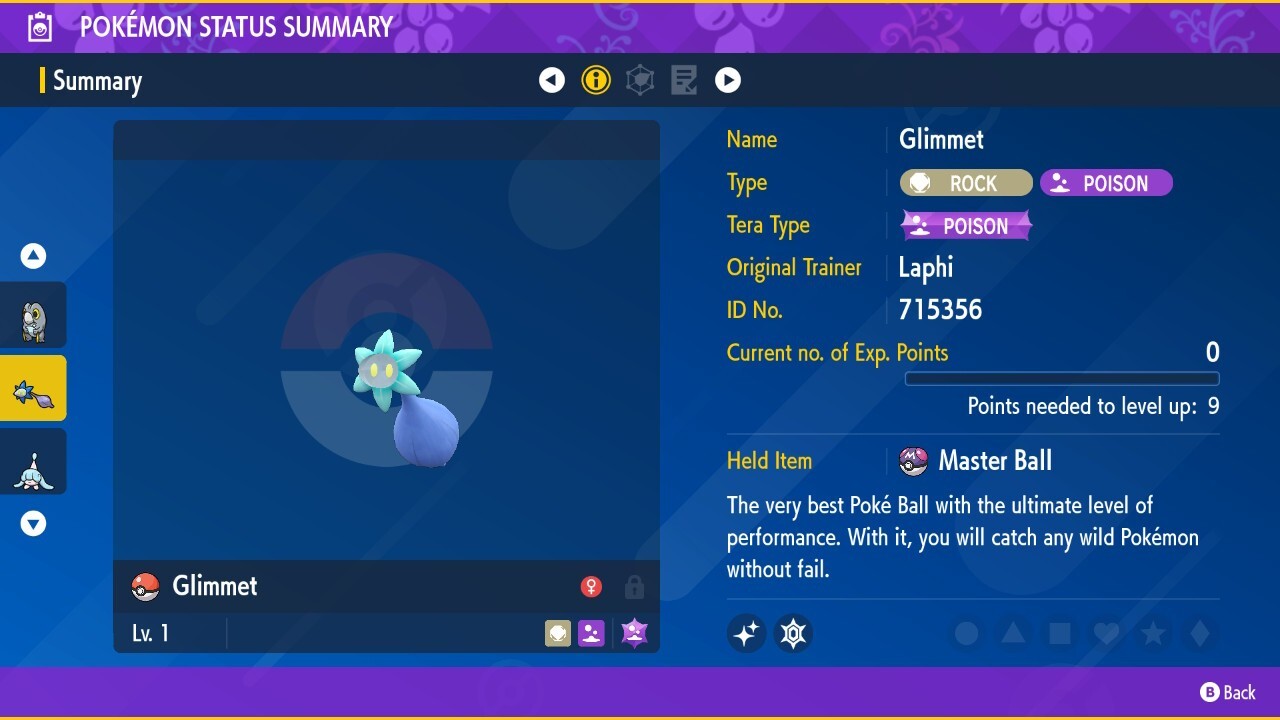Click the Master Ball icon in Held Item
The height and width of the screenshot is (720, 1280).
click(x=914, y=461)
